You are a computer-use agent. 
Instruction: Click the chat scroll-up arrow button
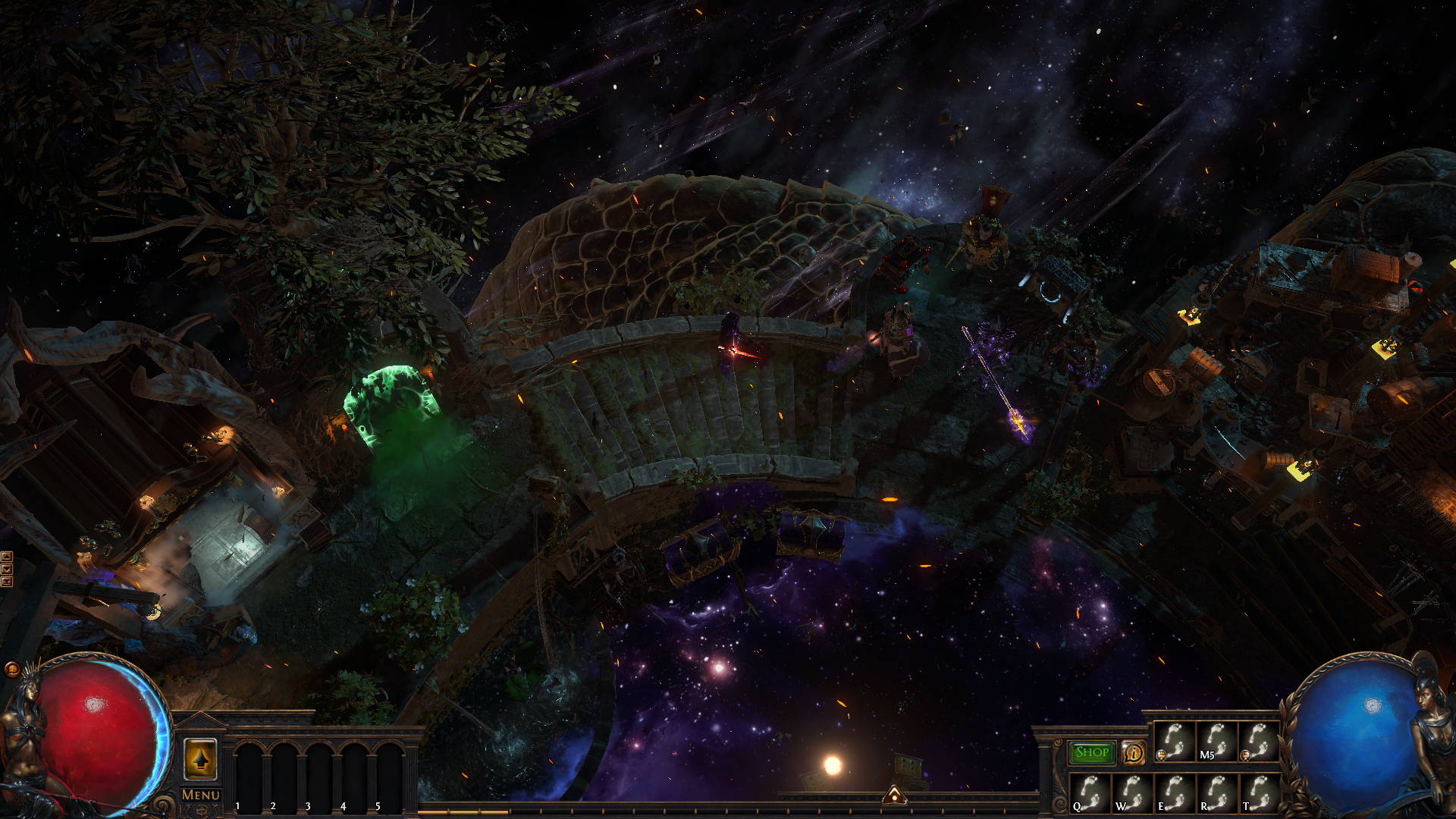7,557
